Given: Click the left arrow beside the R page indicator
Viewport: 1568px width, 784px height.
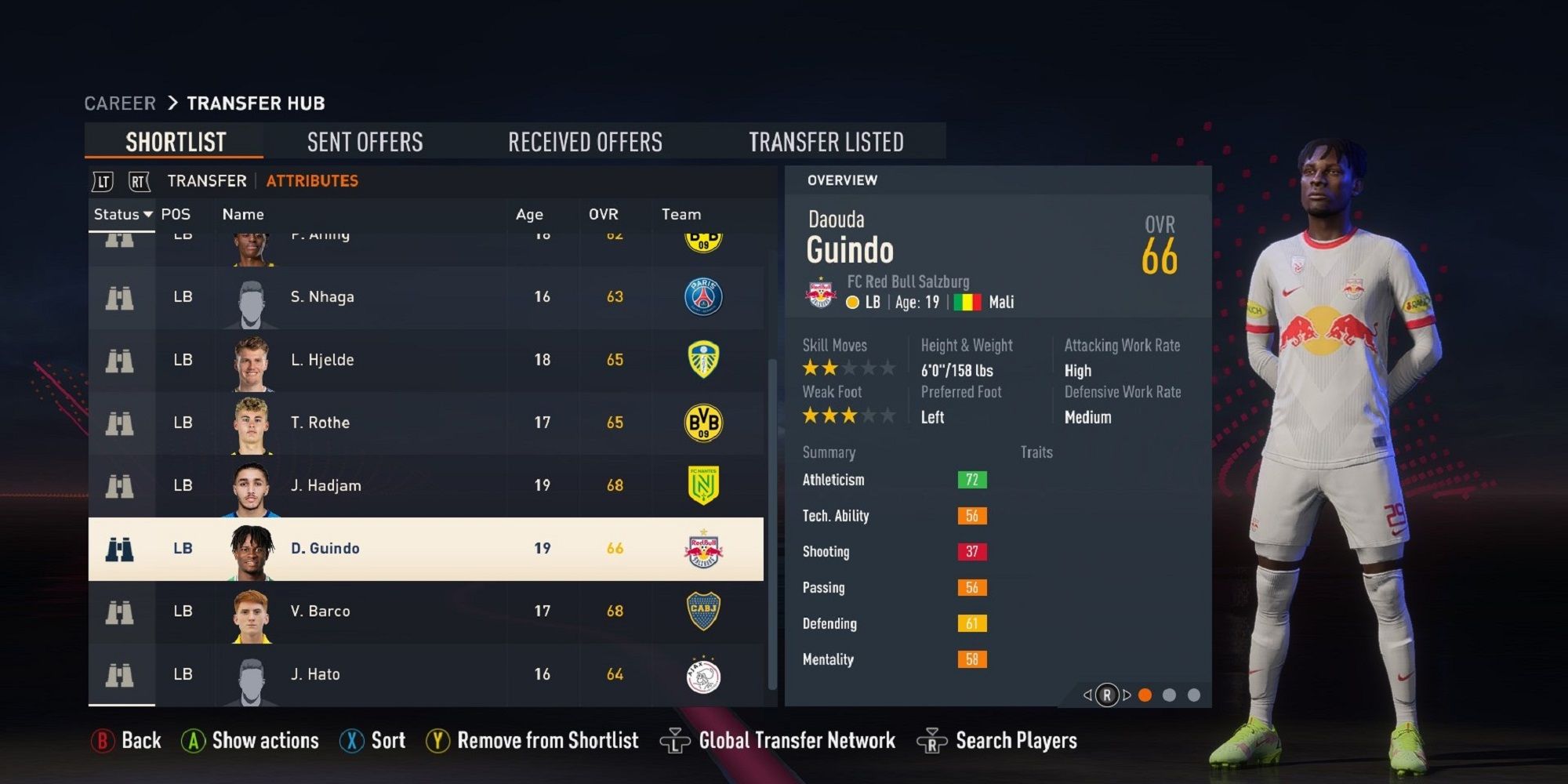Looking at the screenshot, I should pyautogui.click(x=1088, y=695).
